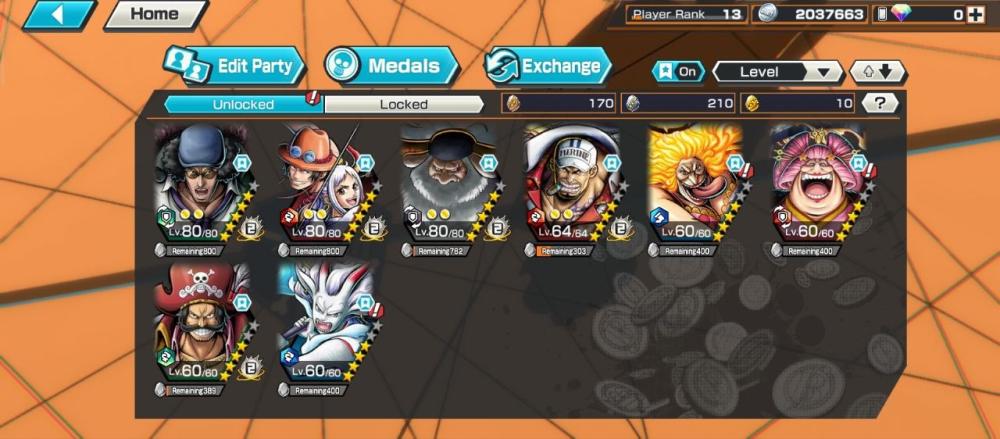Reverse the sort order with arrows button

(x=878, y=72)
